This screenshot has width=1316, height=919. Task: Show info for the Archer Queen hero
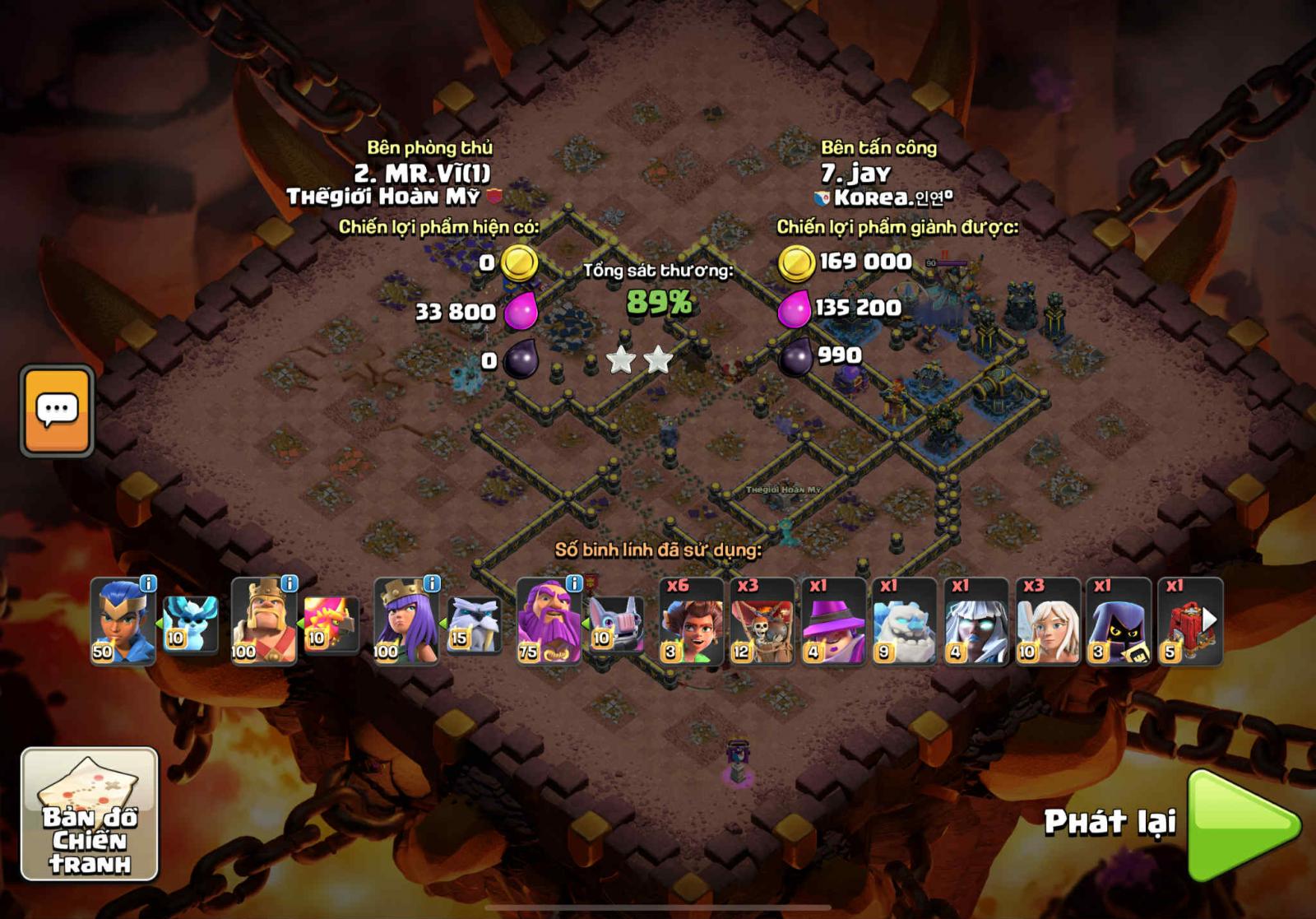(432, 584)
